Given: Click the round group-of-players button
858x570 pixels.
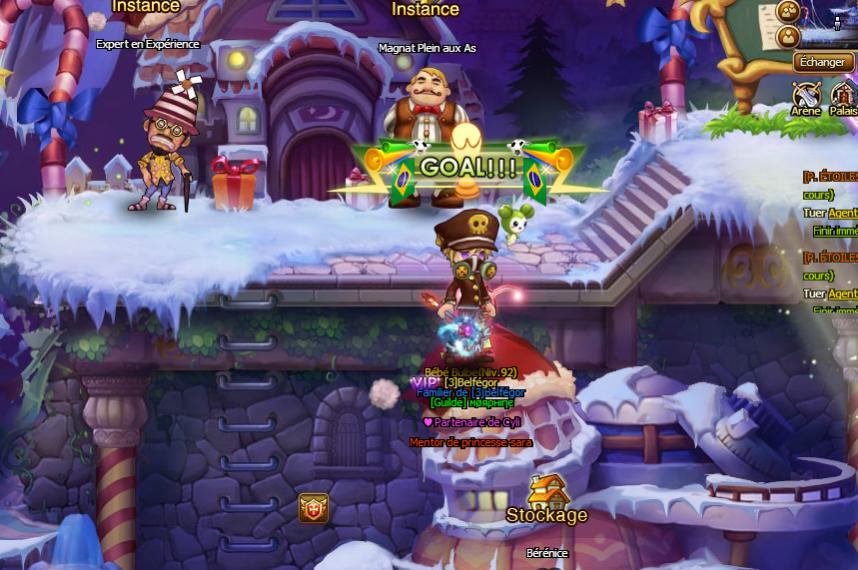Looking at the screenshot, I should [788, 12].
